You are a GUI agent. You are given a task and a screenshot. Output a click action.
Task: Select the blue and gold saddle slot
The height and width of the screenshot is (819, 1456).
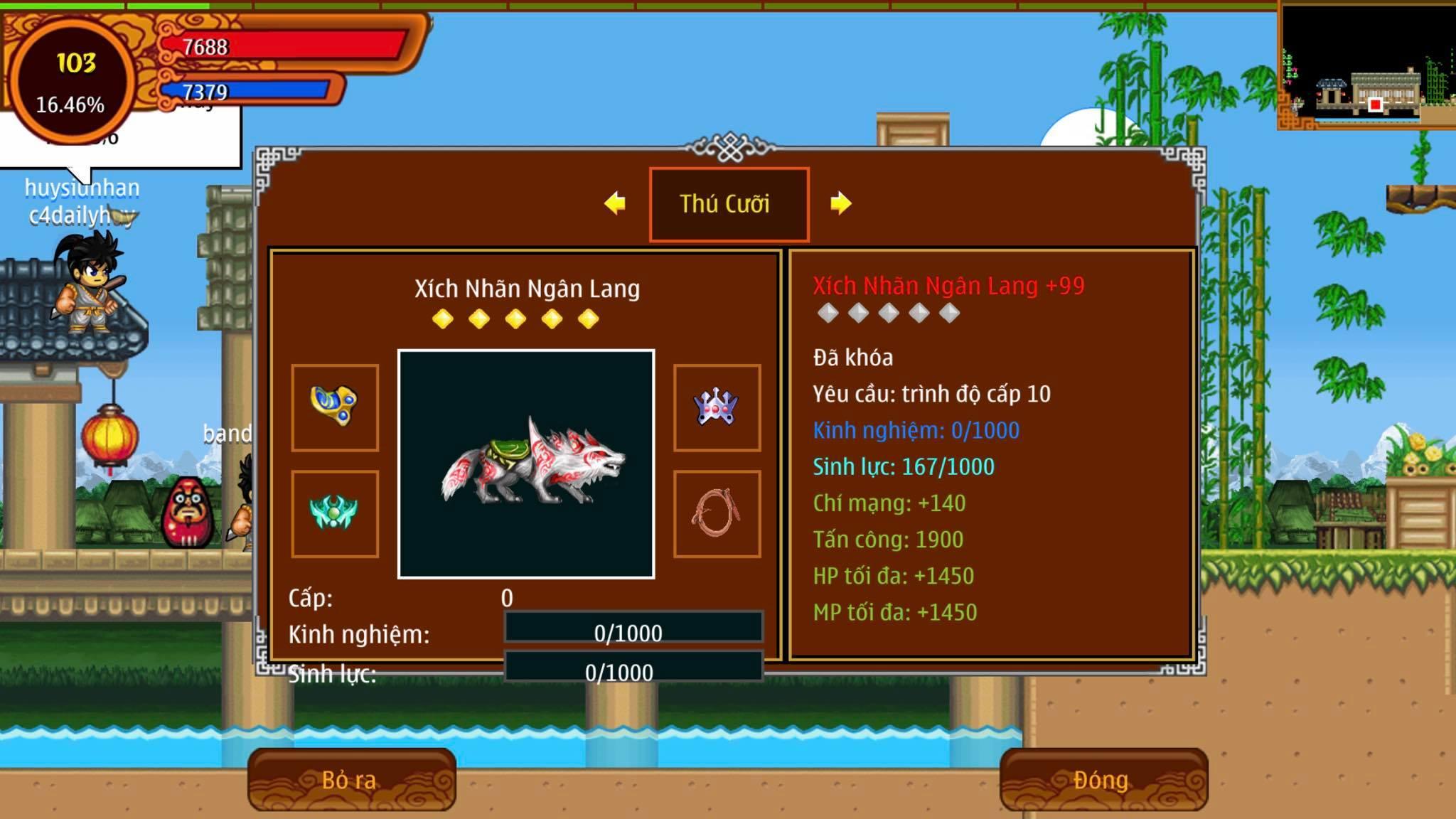pos(335,407)
